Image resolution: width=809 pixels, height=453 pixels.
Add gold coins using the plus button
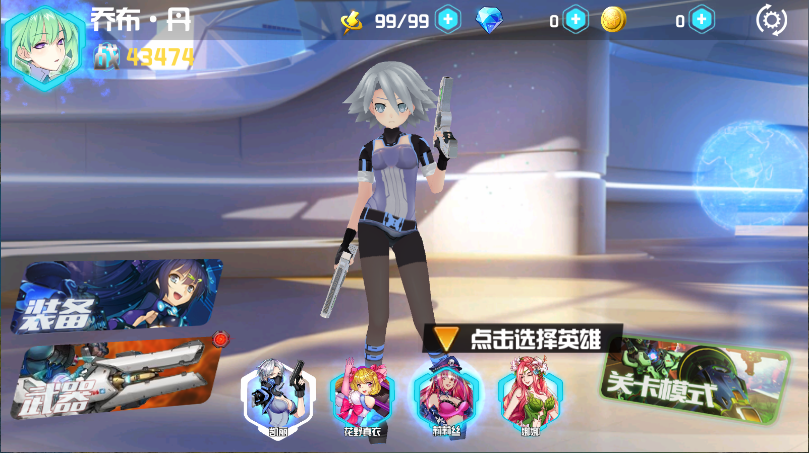pyautogui.click(x=702, y=19)
